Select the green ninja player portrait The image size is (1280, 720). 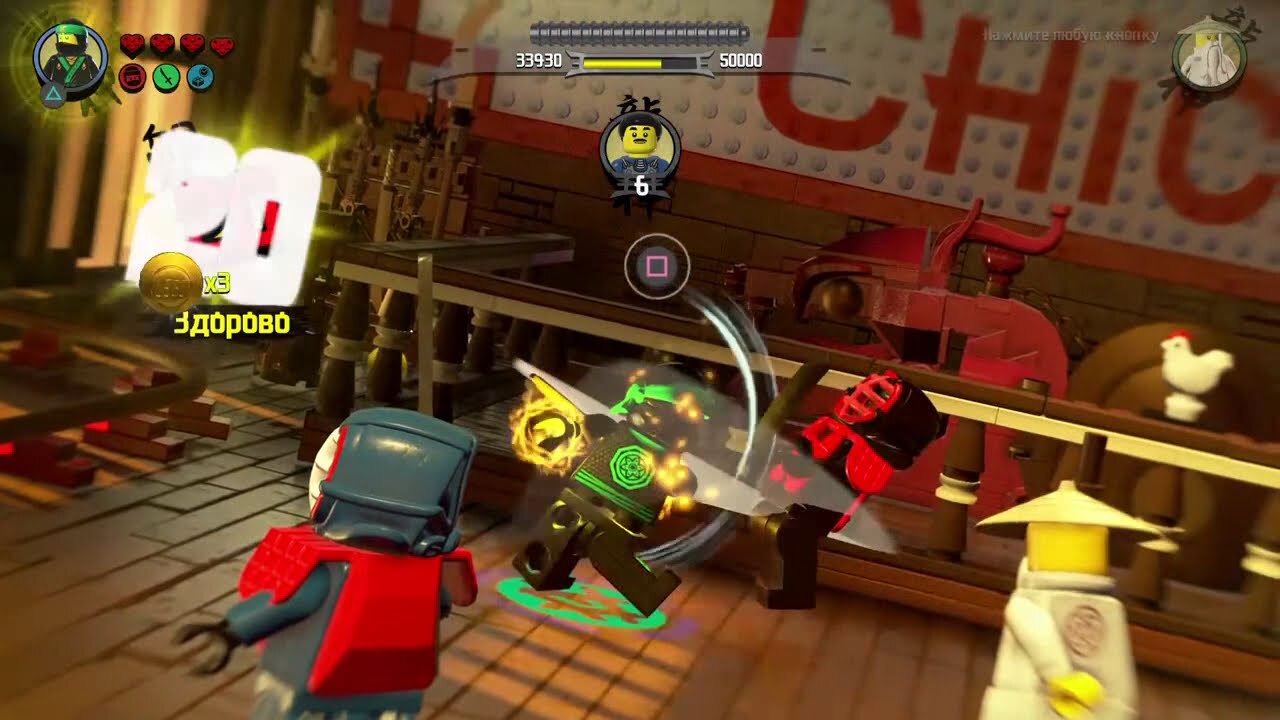[x=70, y=55]
